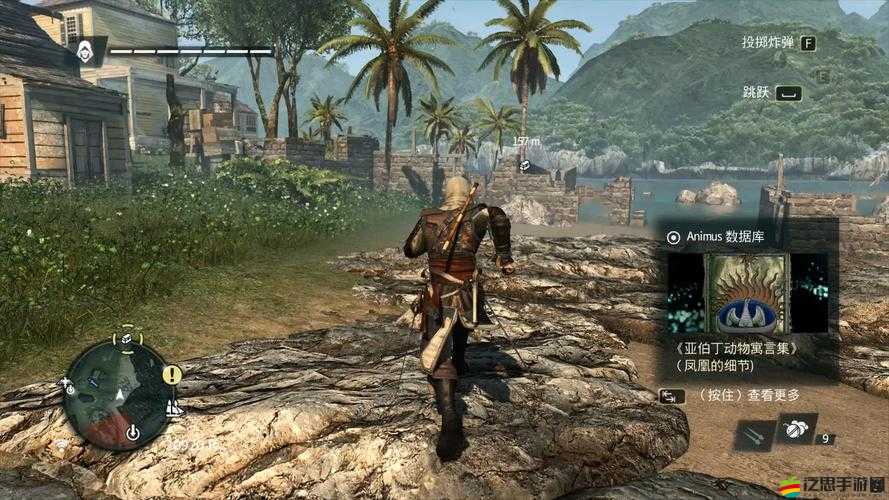The width and height of the screenshot is (889, 500).
Task: Click the circular minimap
Action: [117, 393]
